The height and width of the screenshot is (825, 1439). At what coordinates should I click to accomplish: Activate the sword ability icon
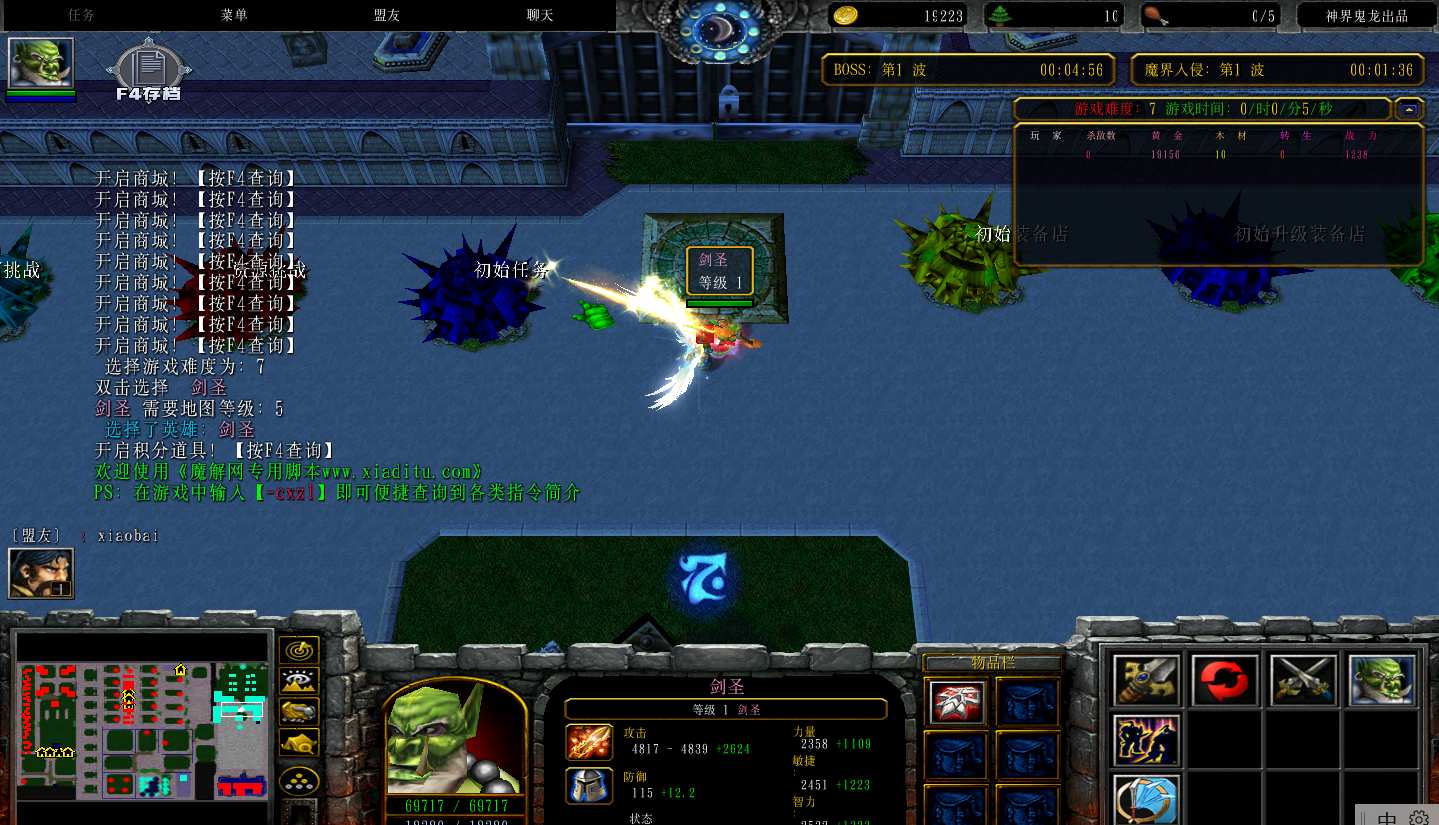click(x=1146, y=680)
